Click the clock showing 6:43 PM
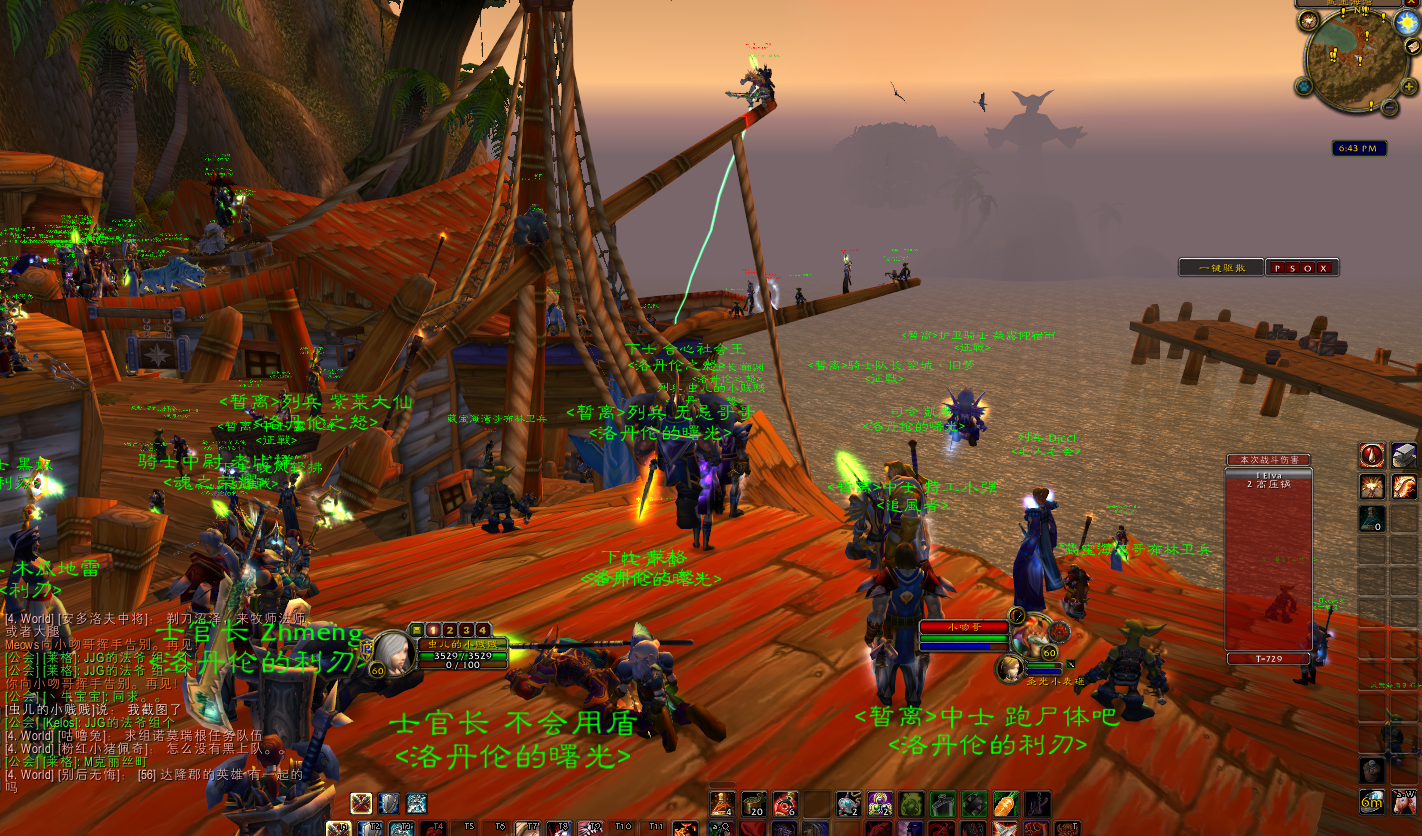The image size is (1422, 836). 1360,148
